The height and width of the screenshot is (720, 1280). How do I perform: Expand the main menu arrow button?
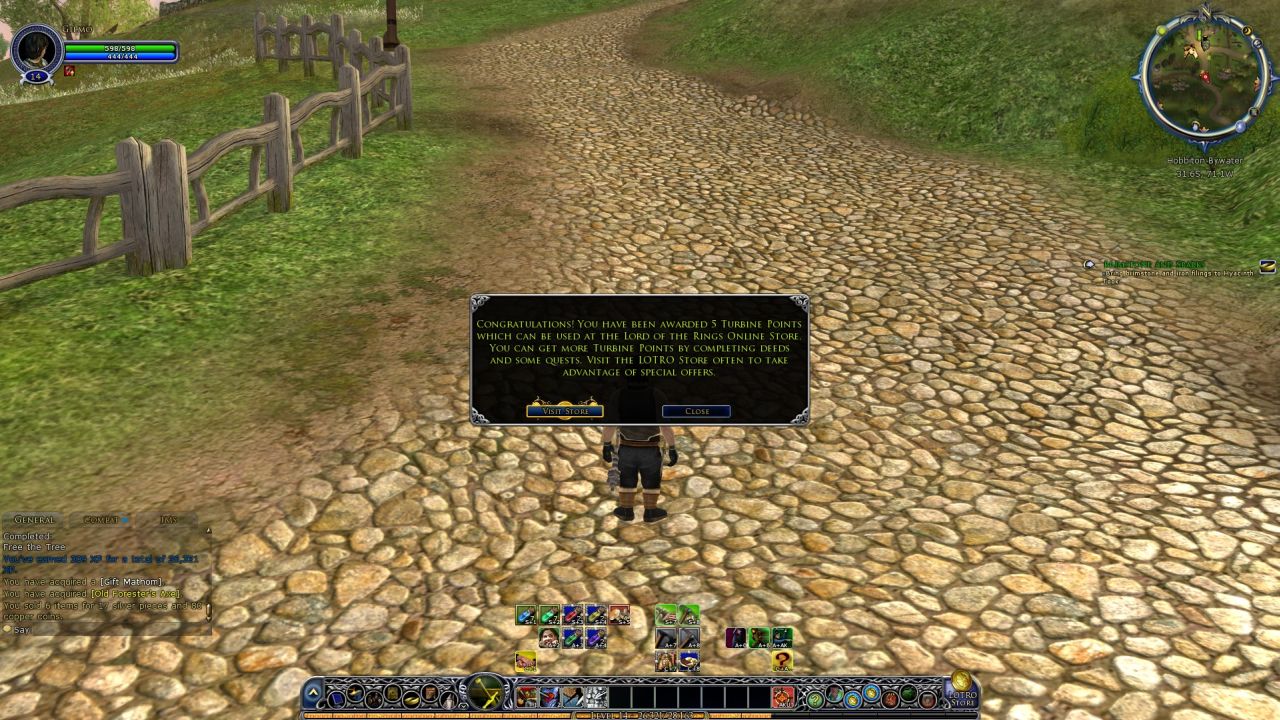coord(314,693)
